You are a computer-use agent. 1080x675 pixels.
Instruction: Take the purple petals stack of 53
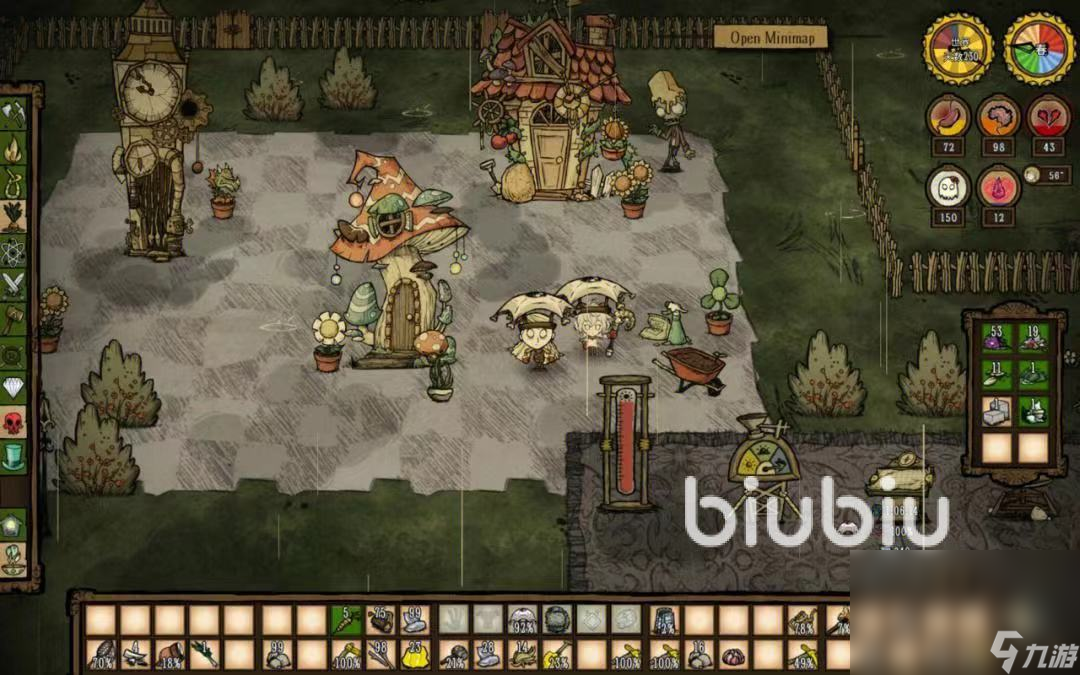(x=996, y=337)
